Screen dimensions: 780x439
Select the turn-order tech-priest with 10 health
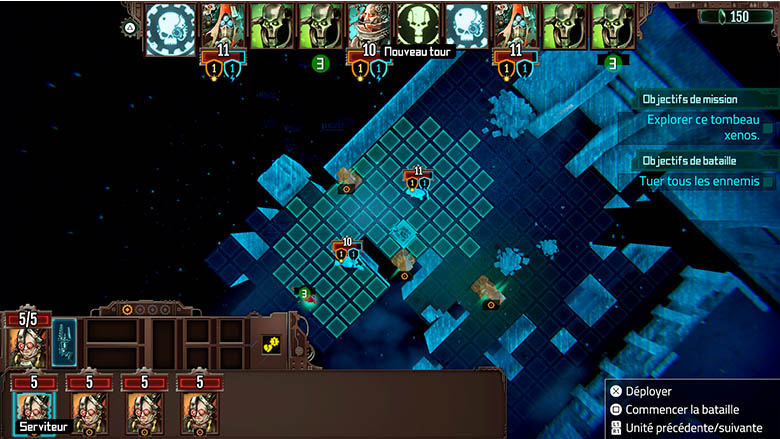click(x=369, y=26)
